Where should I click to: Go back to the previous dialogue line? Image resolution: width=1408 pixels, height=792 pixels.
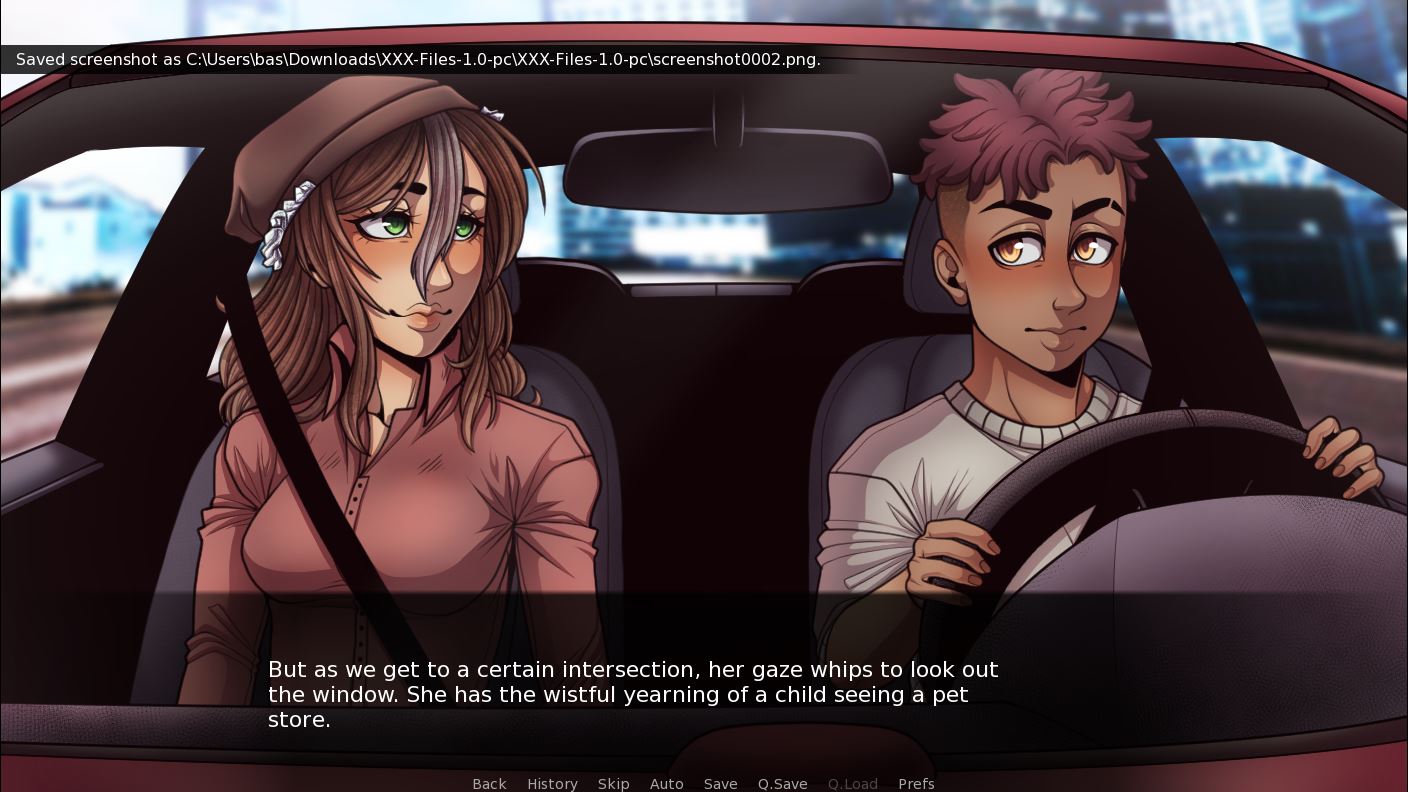pos(489,783)
